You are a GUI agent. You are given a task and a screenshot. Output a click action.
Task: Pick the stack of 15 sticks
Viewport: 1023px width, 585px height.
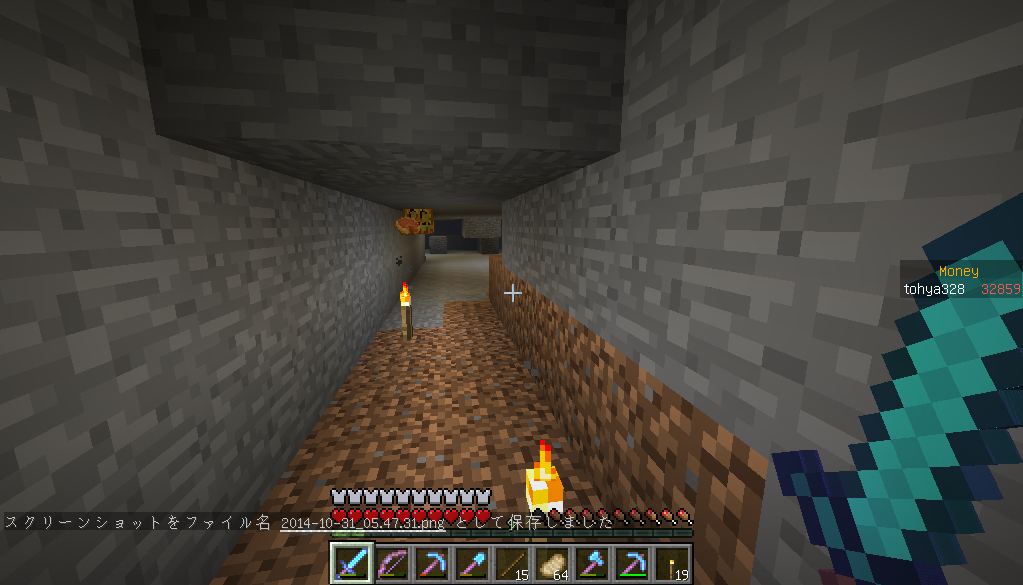pyautogui.click(x=510, y=563)
